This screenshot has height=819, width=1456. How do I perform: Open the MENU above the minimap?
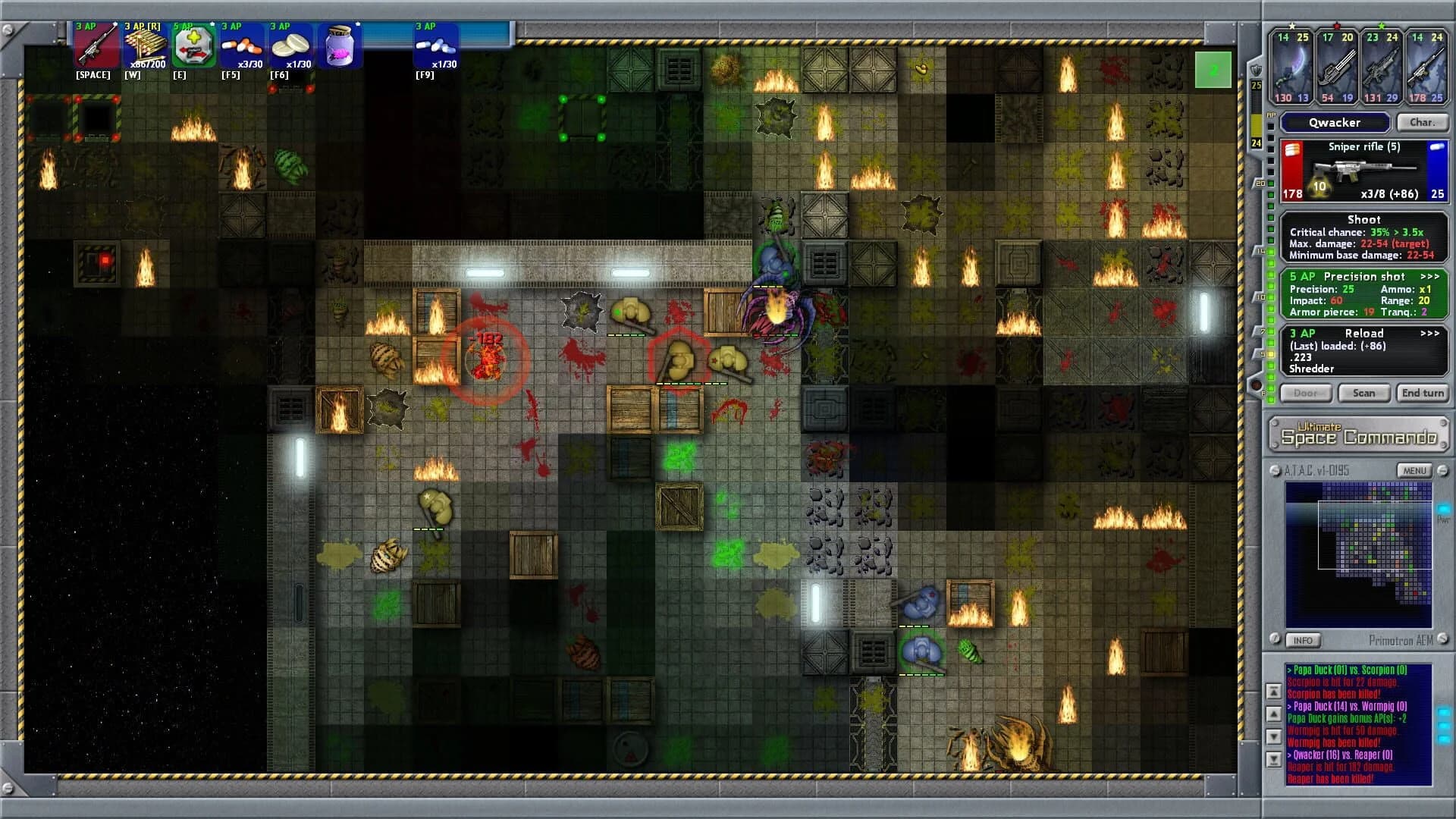tap(1412, 470)
